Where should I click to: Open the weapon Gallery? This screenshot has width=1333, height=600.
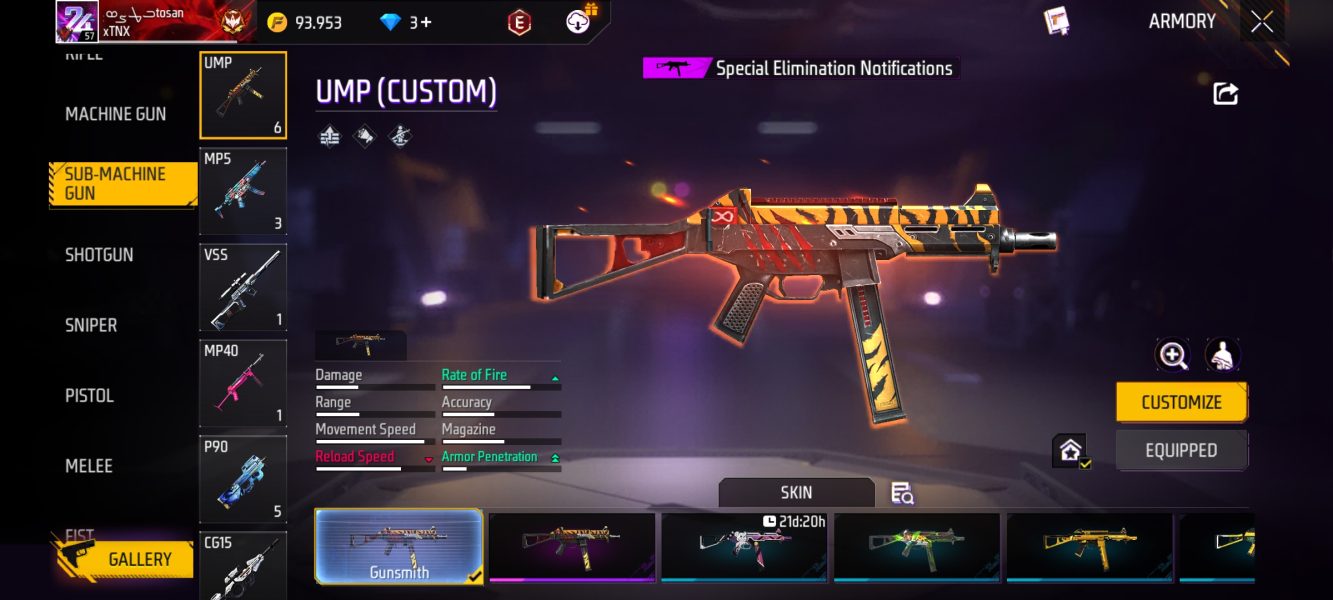point(125,559)
